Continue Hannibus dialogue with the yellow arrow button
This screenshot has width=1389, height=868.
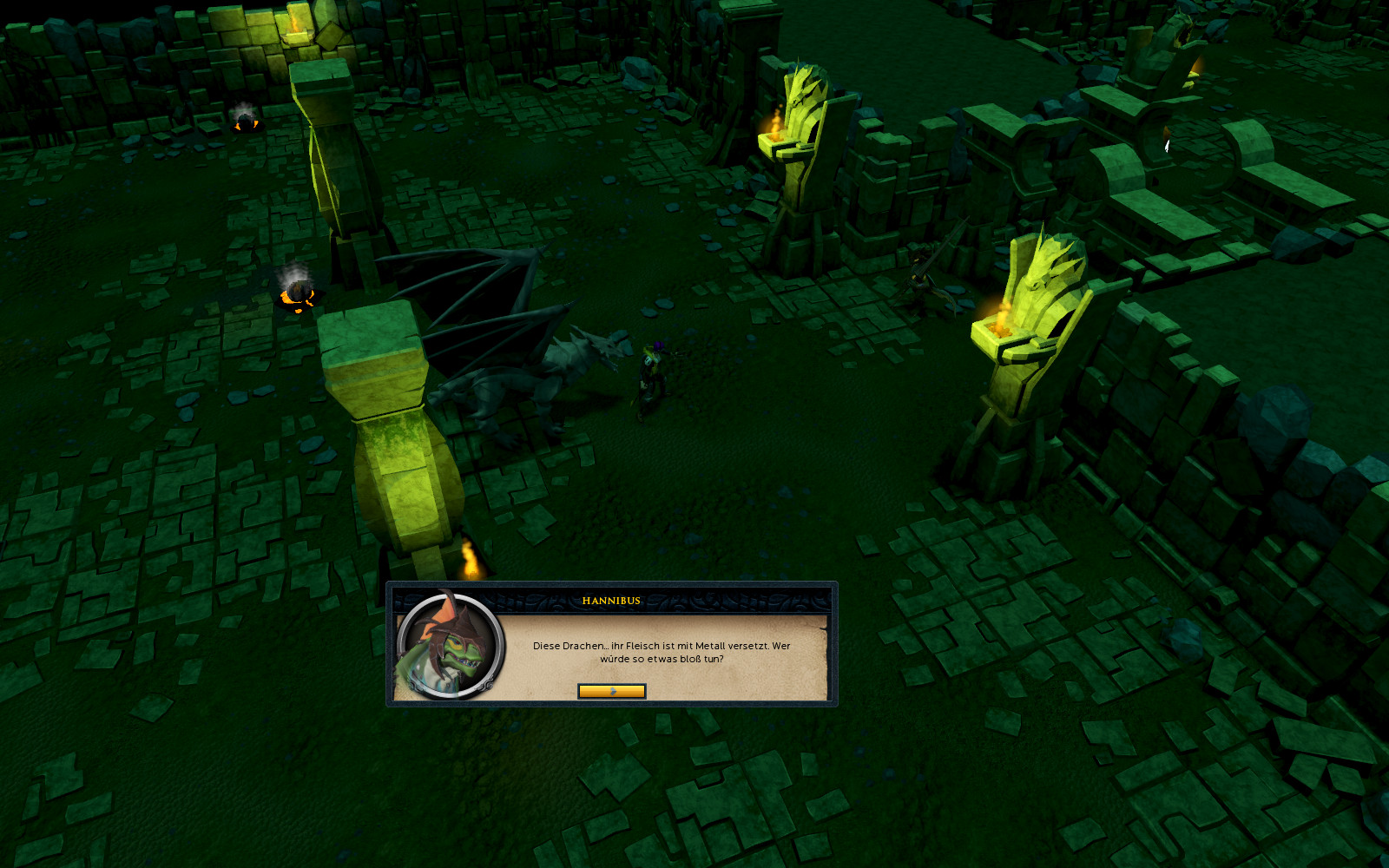pos(611,691)
